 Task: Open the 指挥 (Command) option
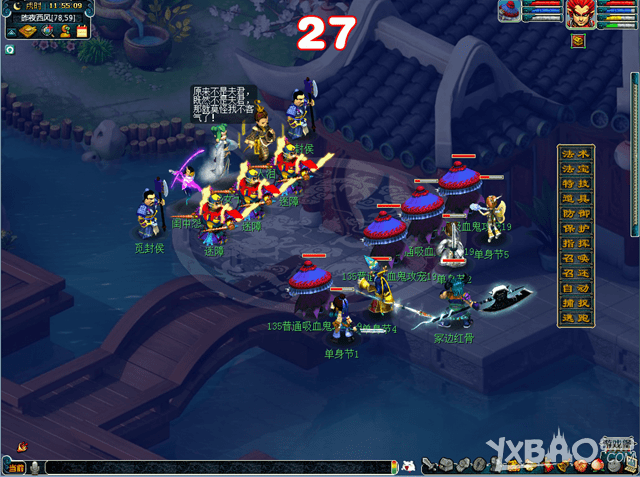579,244
